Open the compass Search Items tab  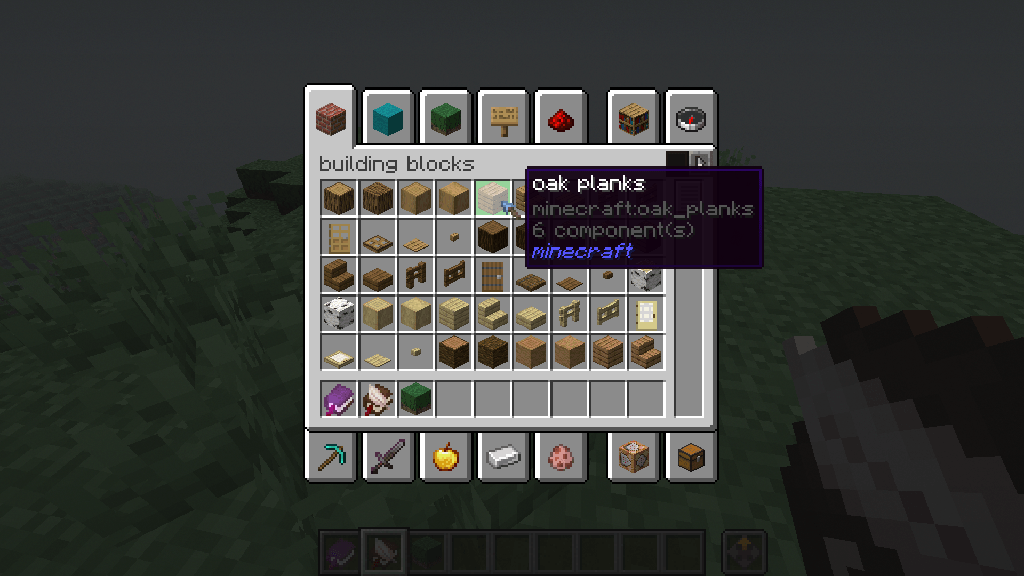pos(690,120)
